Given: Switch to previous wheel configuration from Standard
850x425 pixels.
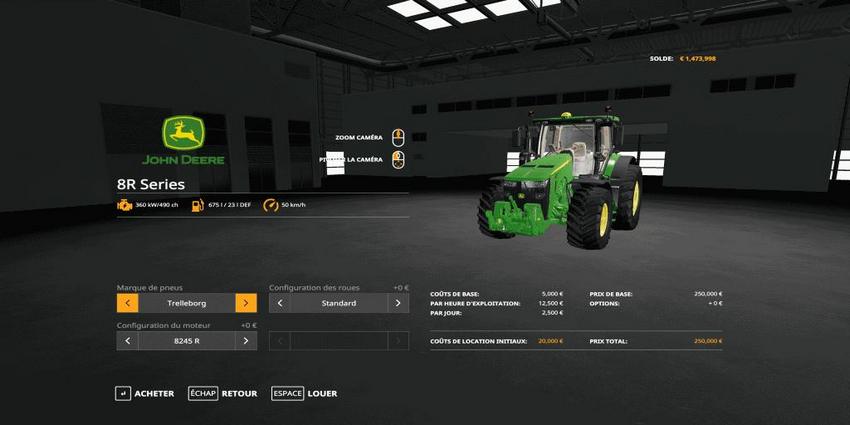Looking at the screenshot, I should coord(280,303).
